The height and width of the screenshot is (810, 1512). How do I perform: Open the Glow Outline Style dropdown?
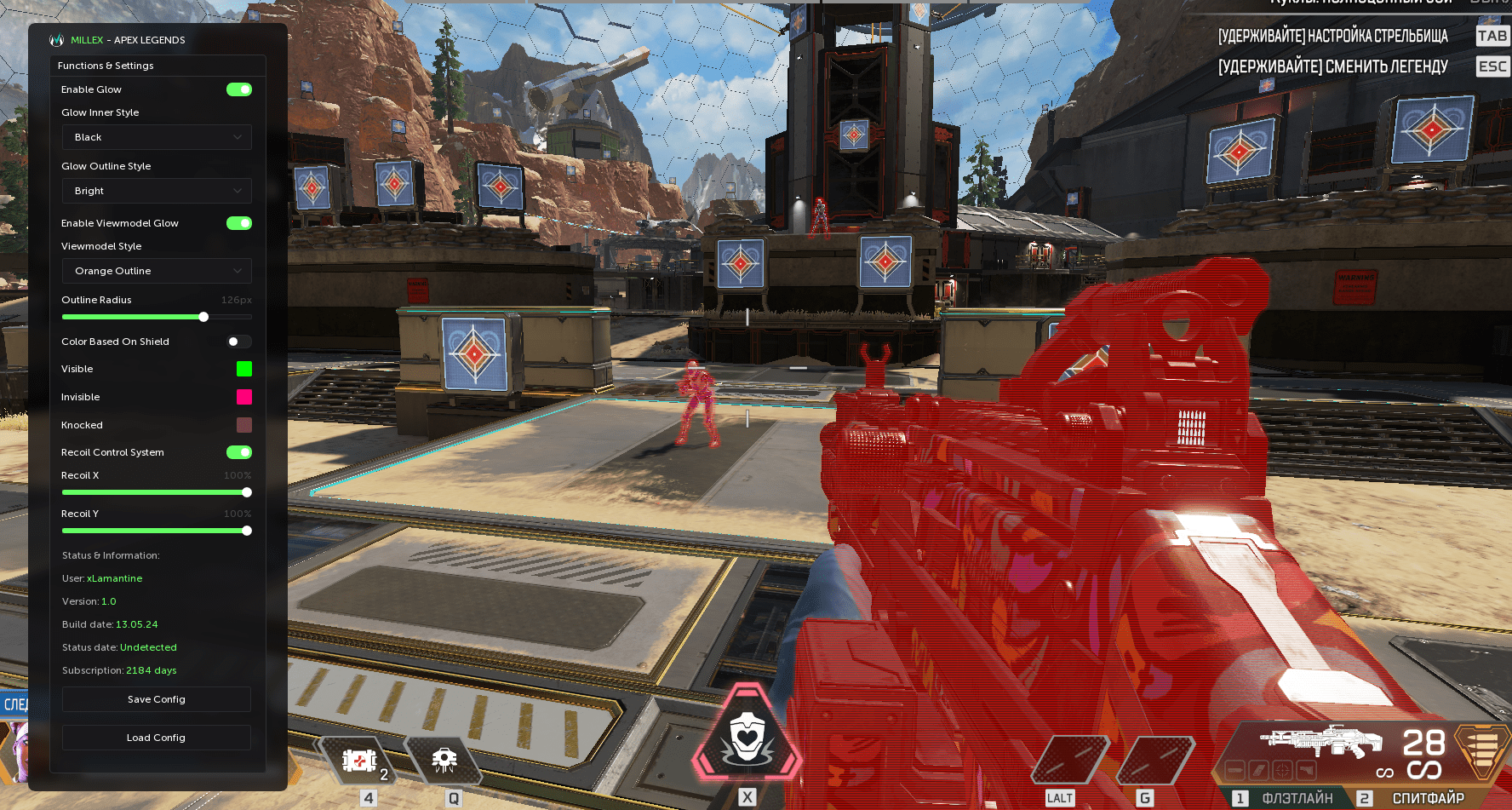157,191
